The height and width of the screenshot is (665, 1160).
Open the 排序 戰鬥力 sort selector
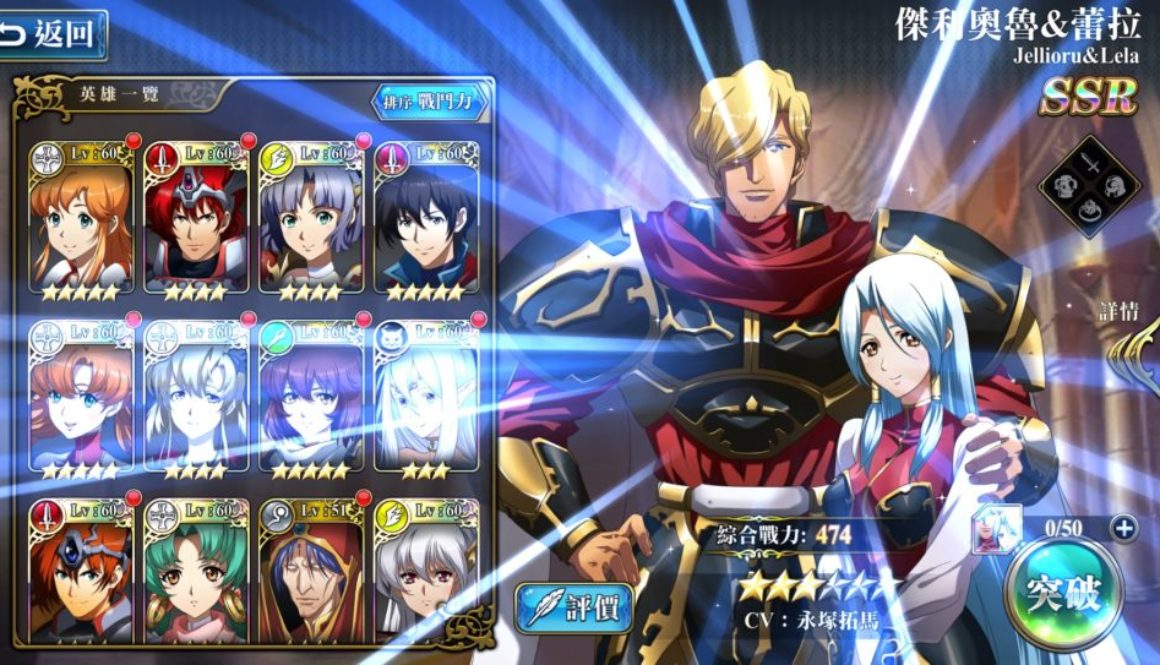click(431, 101)
